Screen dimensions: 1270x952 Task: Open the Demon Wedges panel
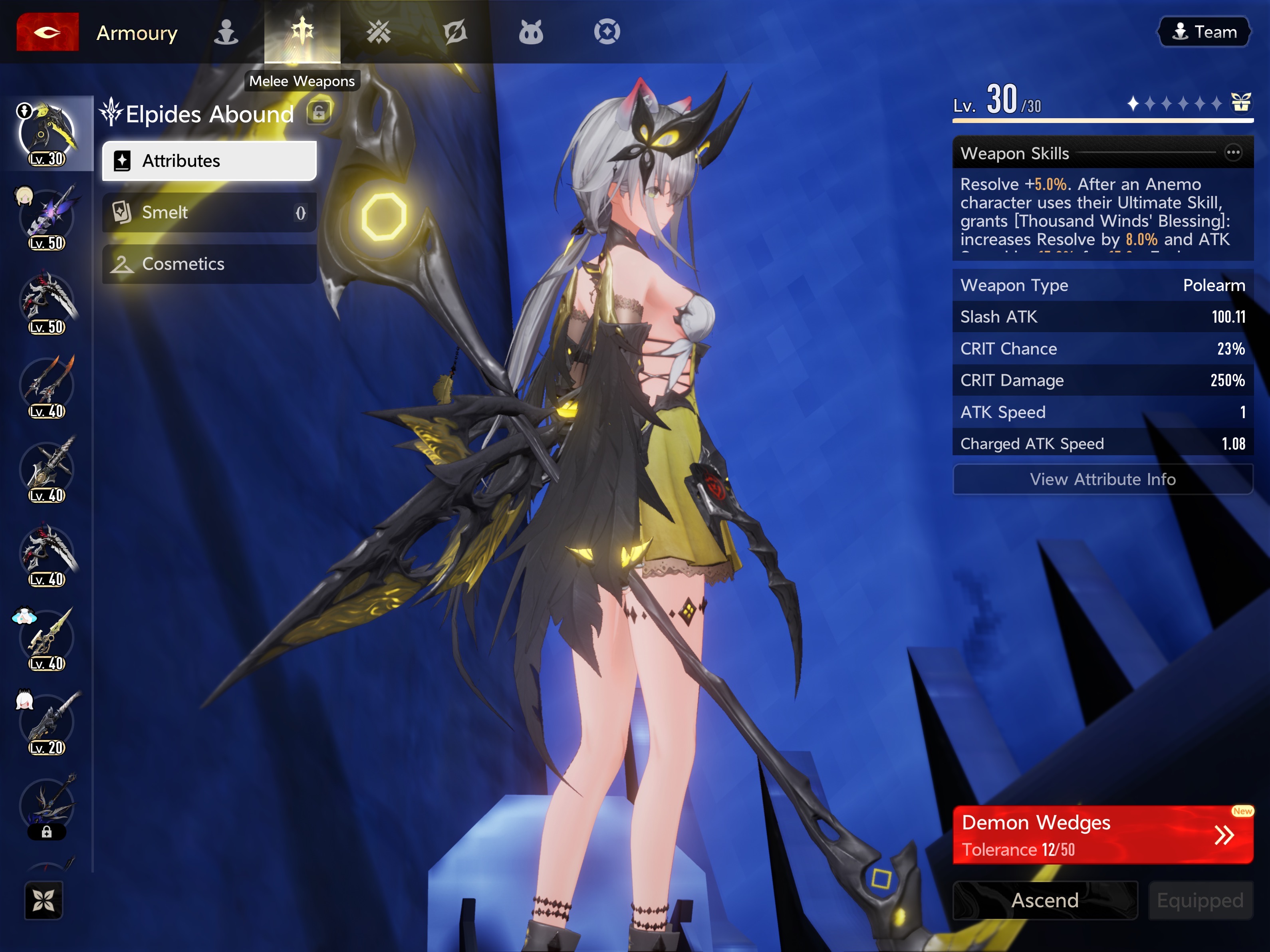coord(1102,835)
